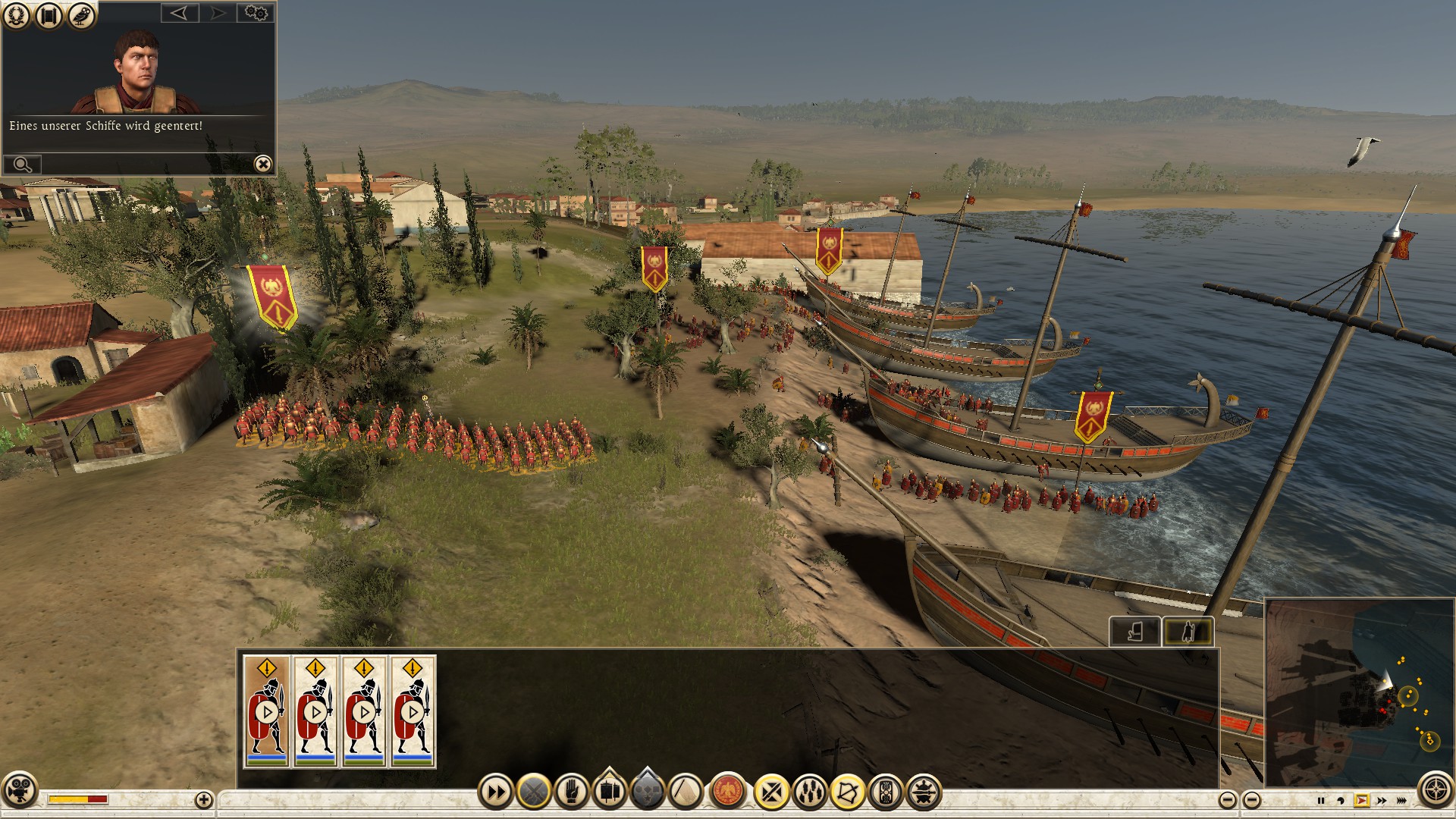Open advisor settings with the gears icon
This screenshot has width=1456, height=819.
[x=256, y=13]
